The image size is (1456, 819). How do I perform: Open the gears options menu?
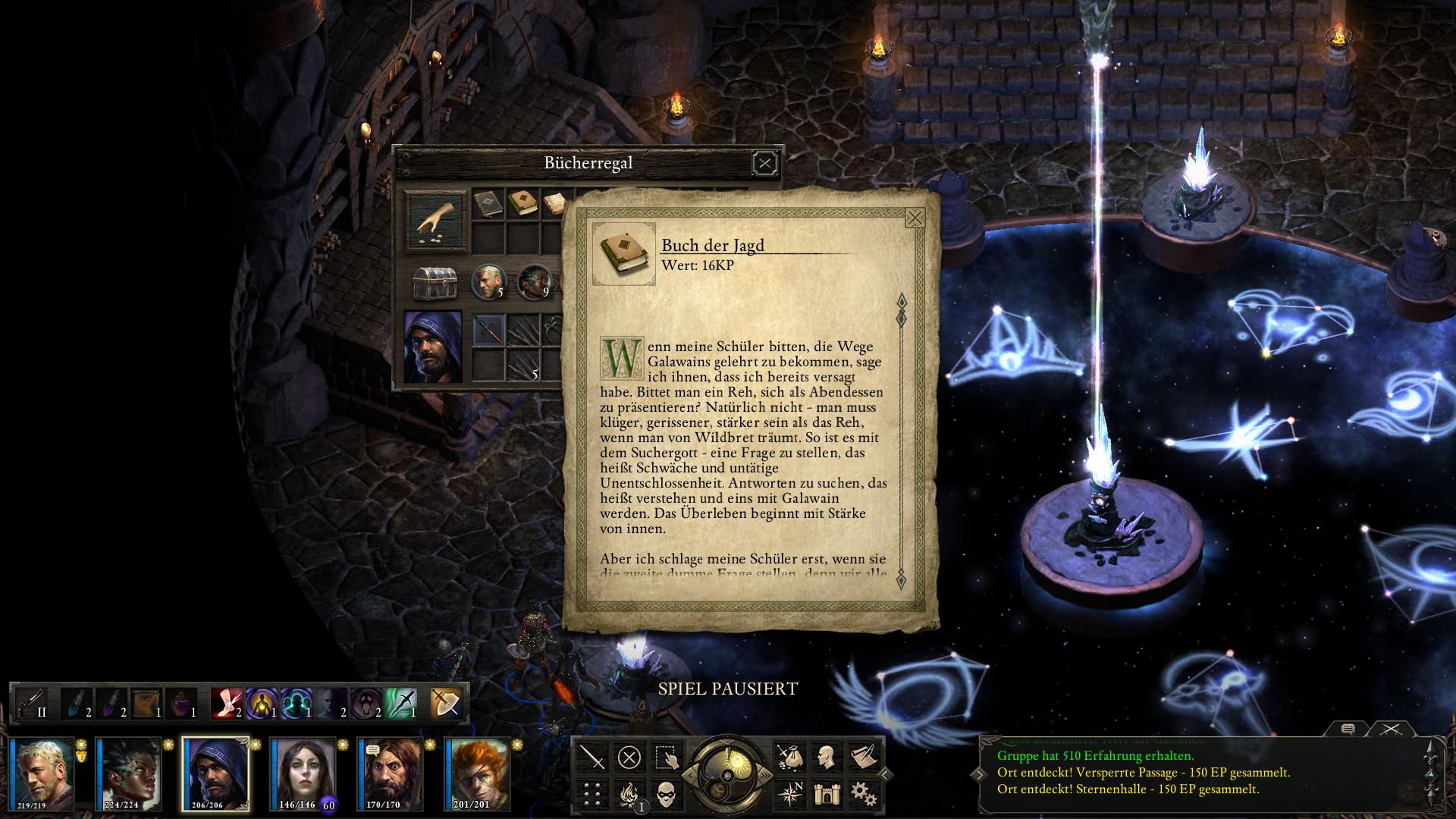click(863, 795)
